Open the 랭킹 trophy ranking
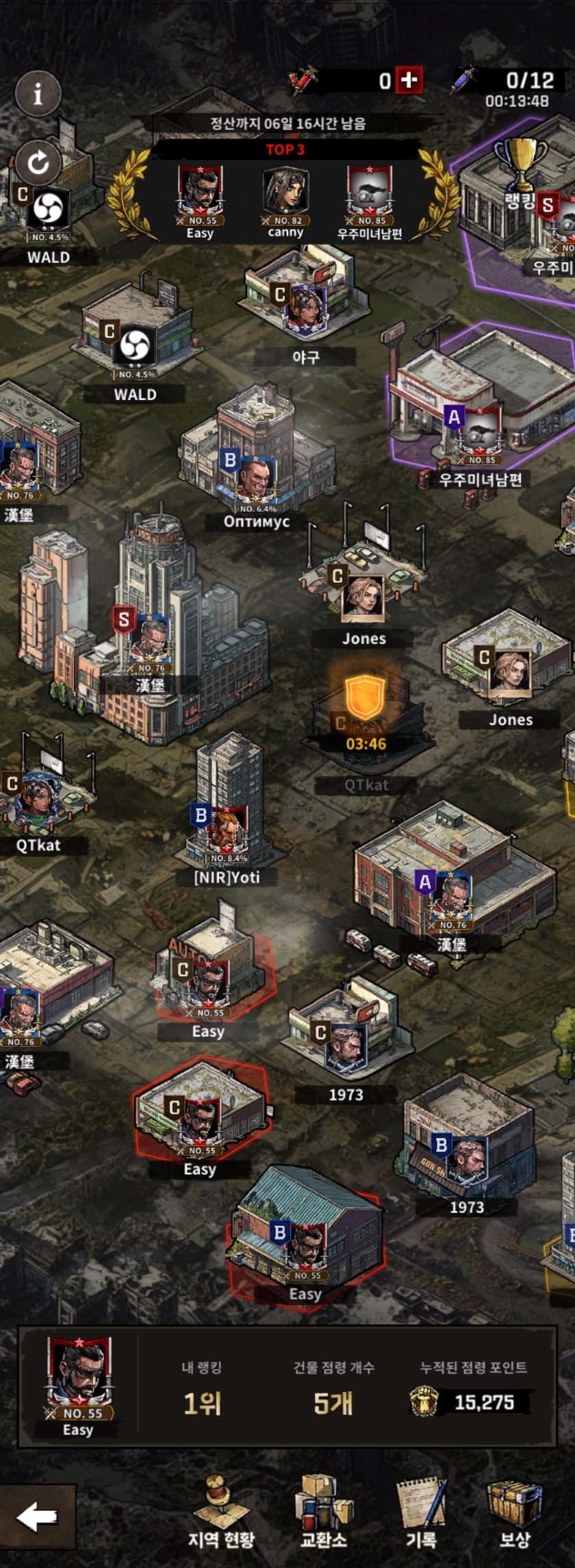This screenshot has height=1568, width=575. coord(520,171)
